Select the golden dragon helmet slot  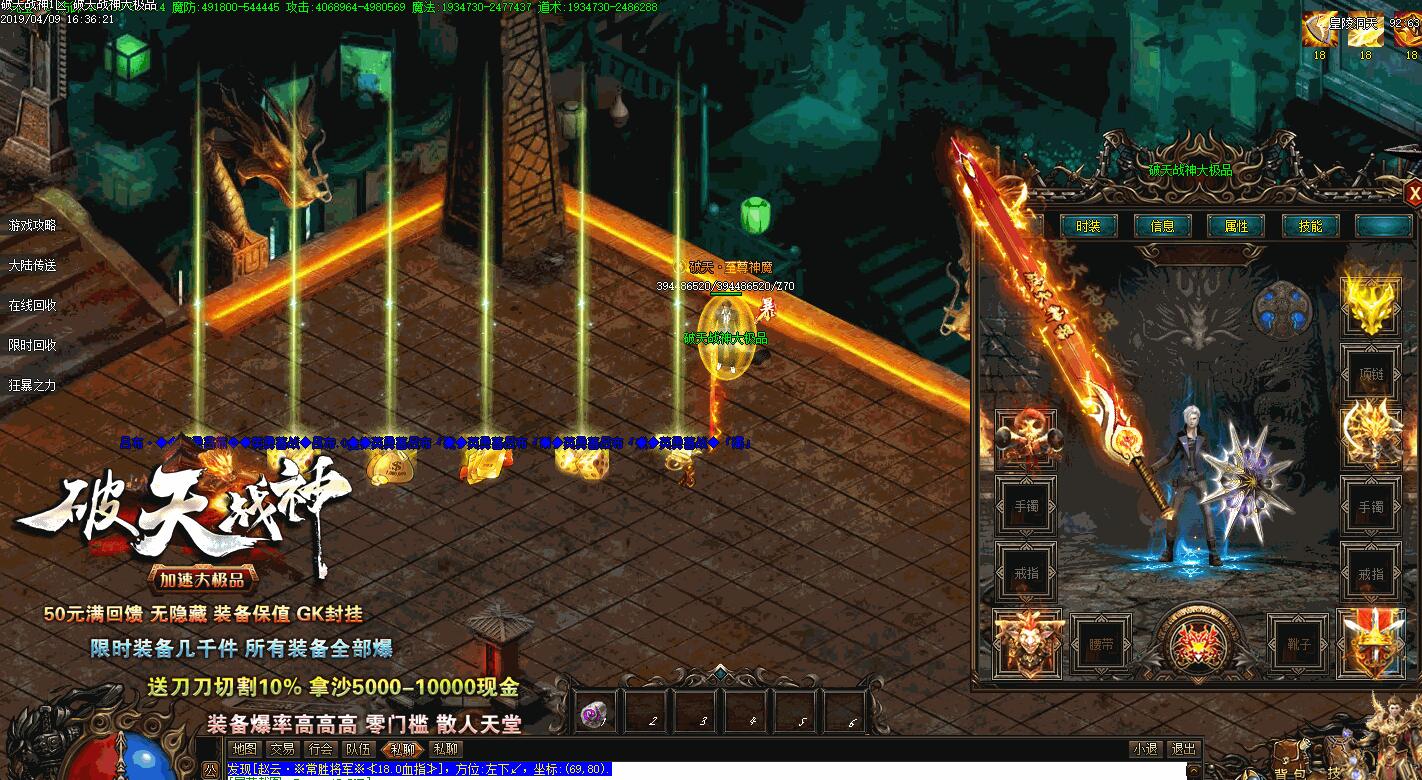pos(1370,304)
